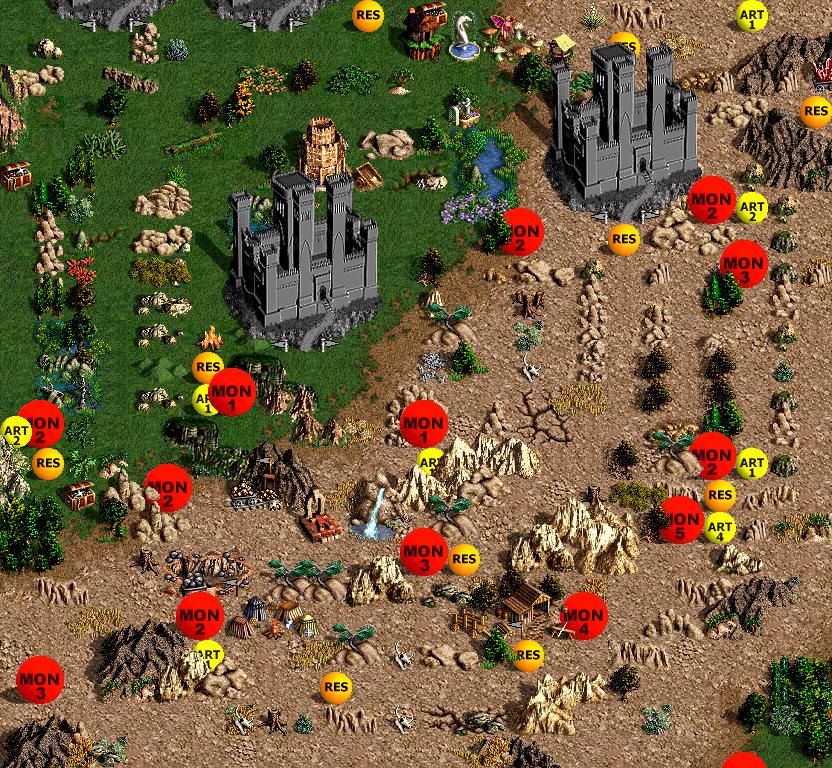Click the MON 4 monster marker

point(583,616)
